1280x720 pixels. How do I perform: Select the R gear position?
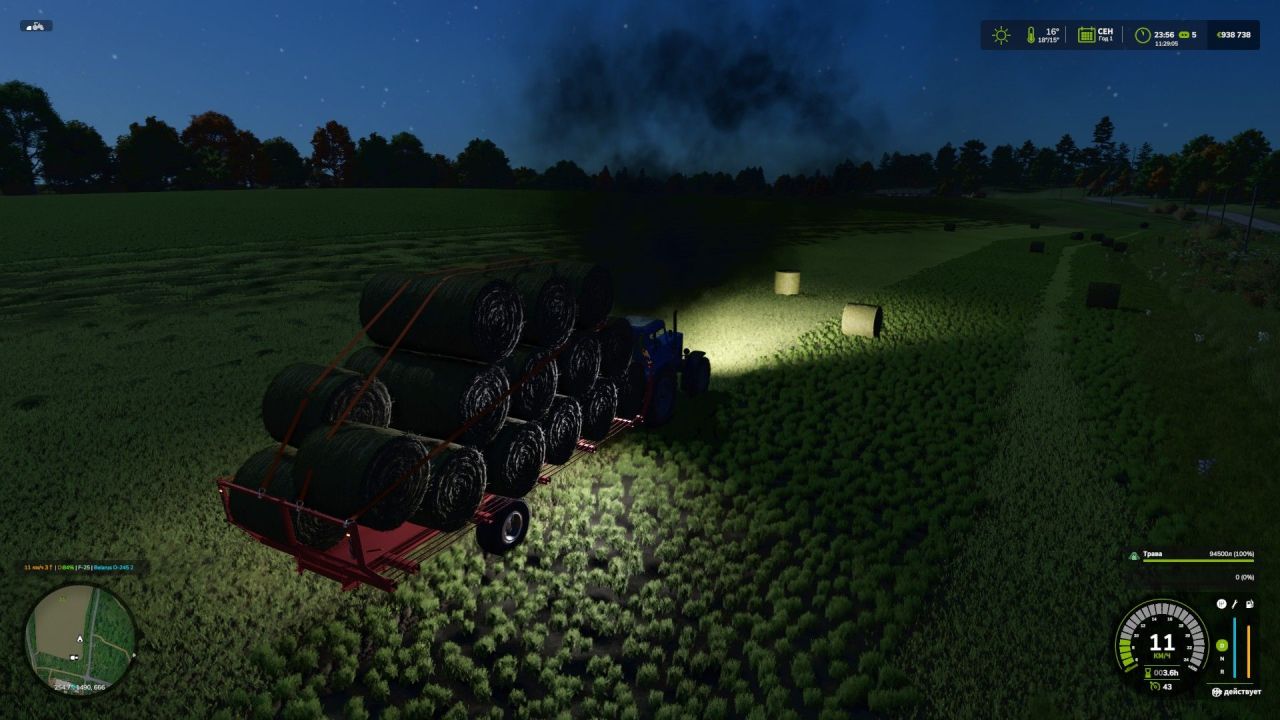tap(1221, 670)
